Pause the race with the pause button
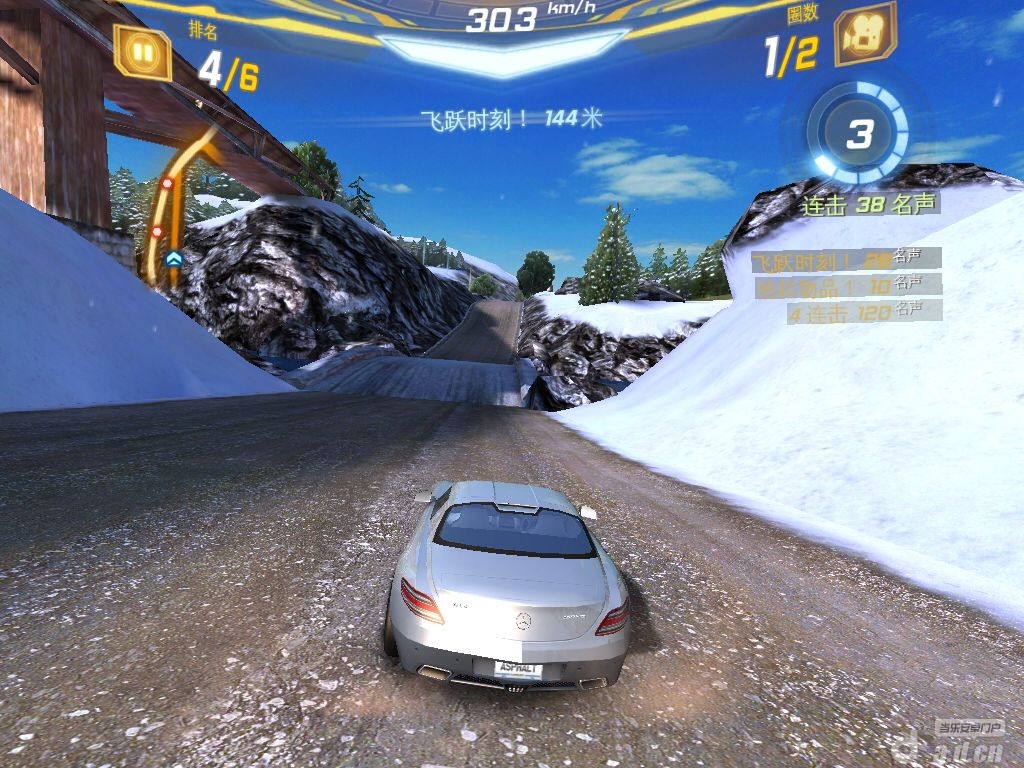The image size is (1024, 768). (x=141, y=50)
